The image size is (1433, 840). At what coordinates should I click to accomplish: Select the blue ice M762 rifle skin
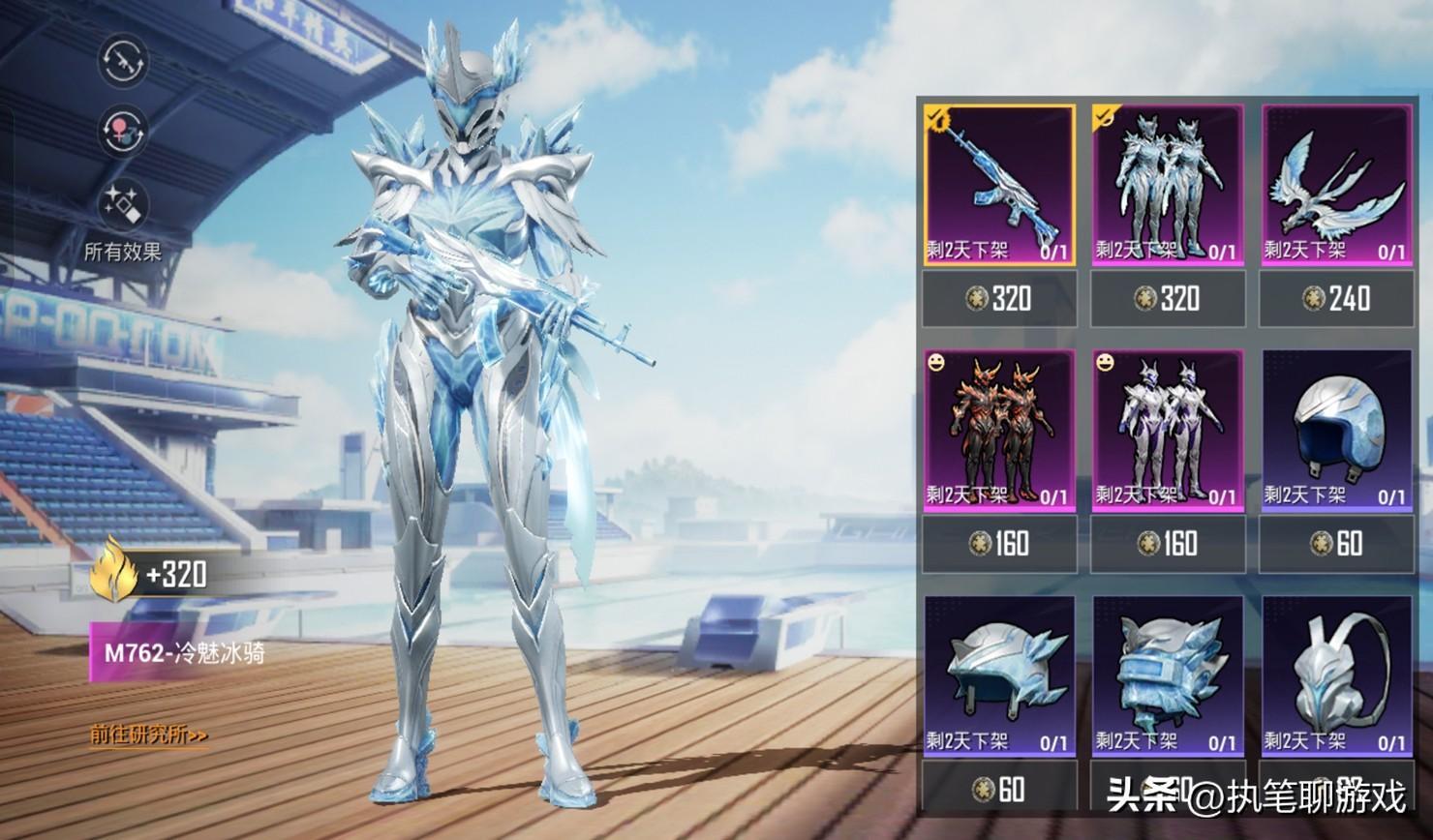[x=999, y=186]
